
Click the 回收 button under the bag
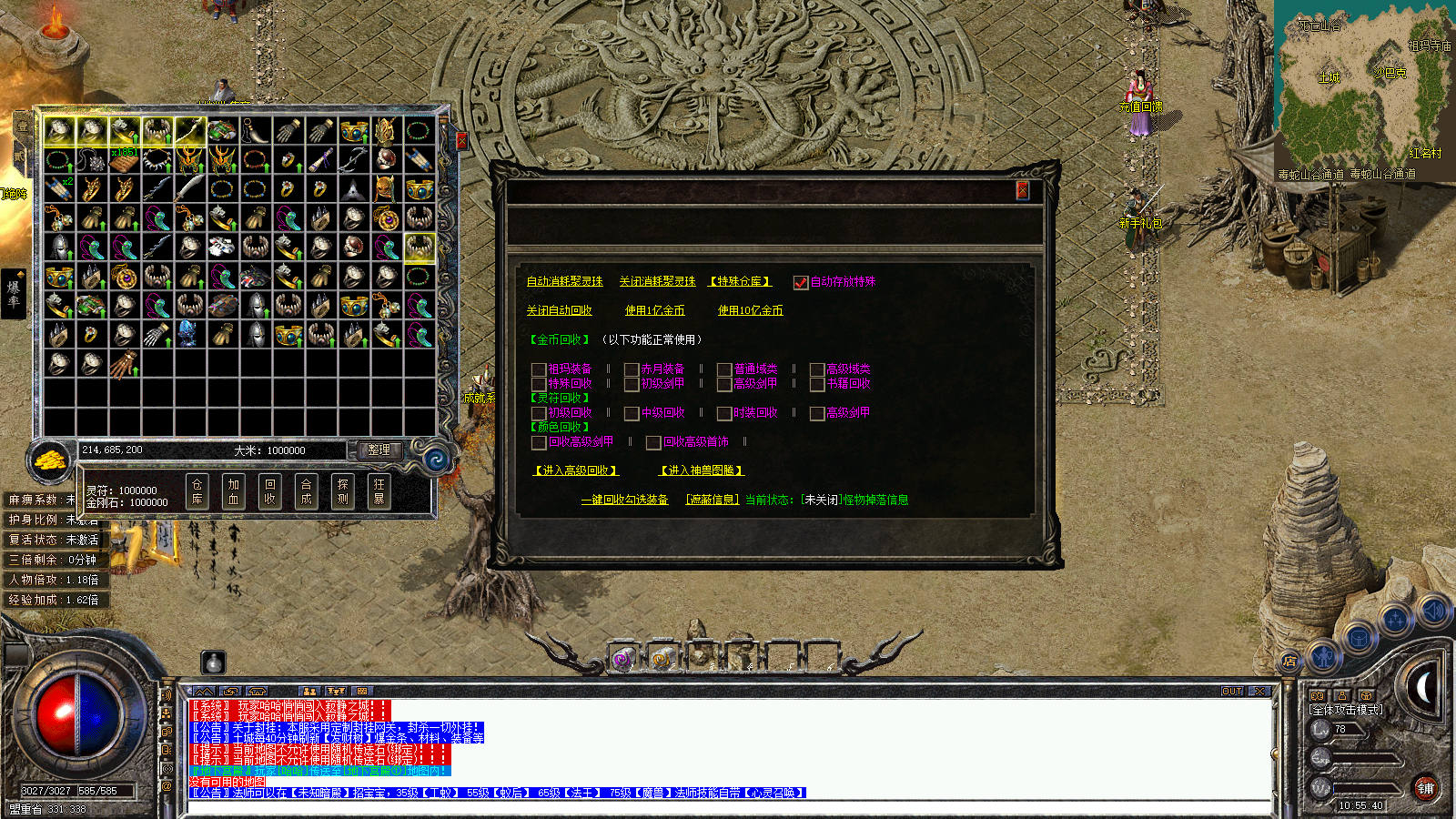pos(270,491)
